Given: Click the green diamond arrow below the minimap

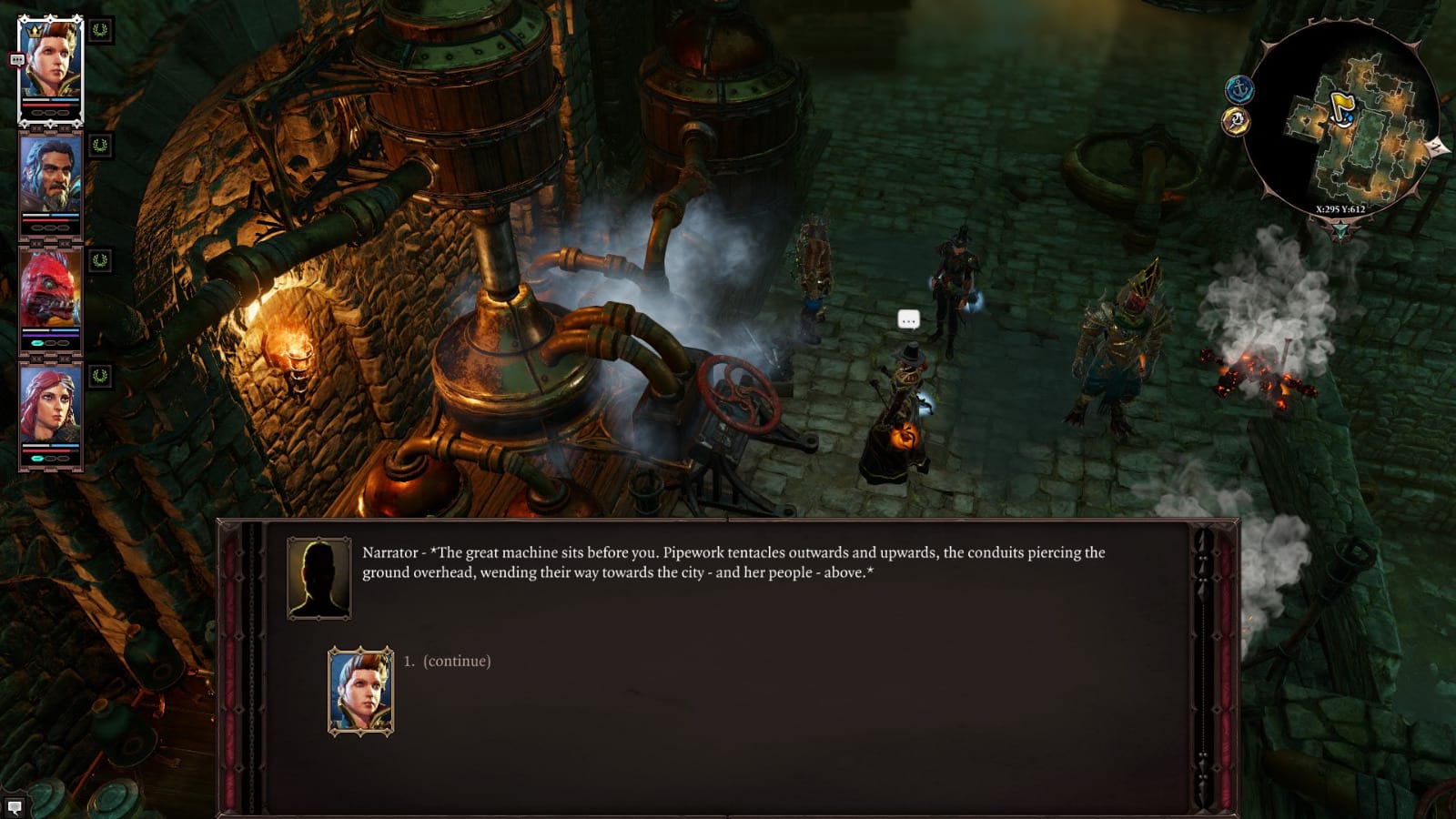Looking at the screenshot, I should (1341, 230).
